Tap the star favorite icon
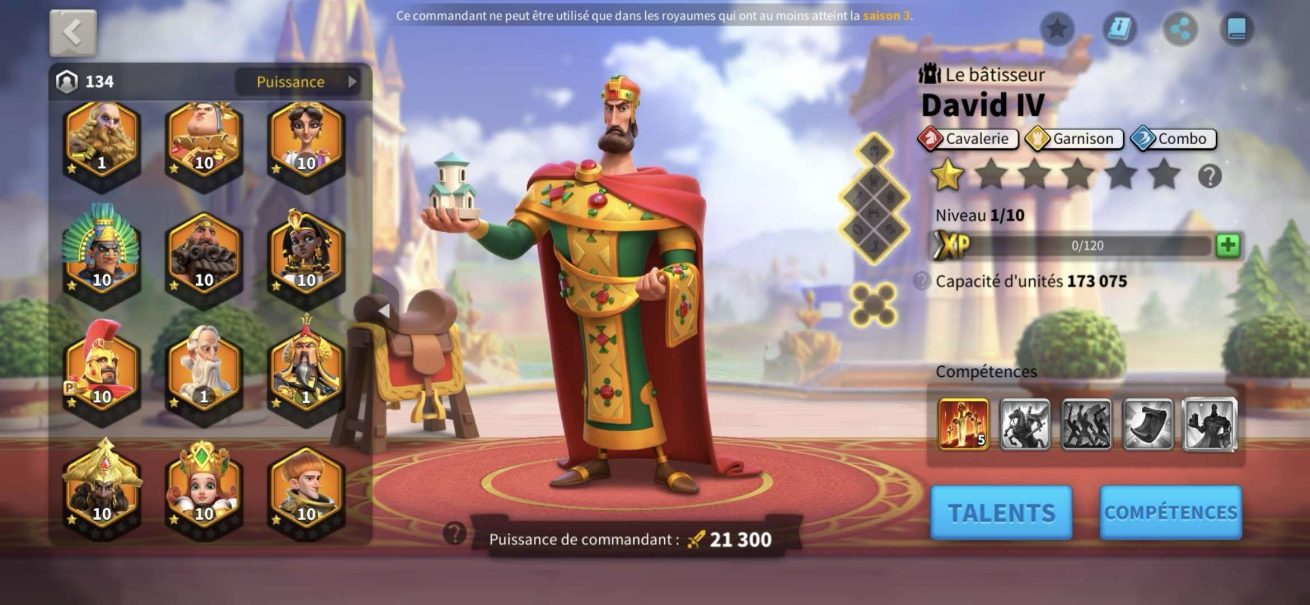Screen dimensions: 1310x605 [x=1057, y=28]
